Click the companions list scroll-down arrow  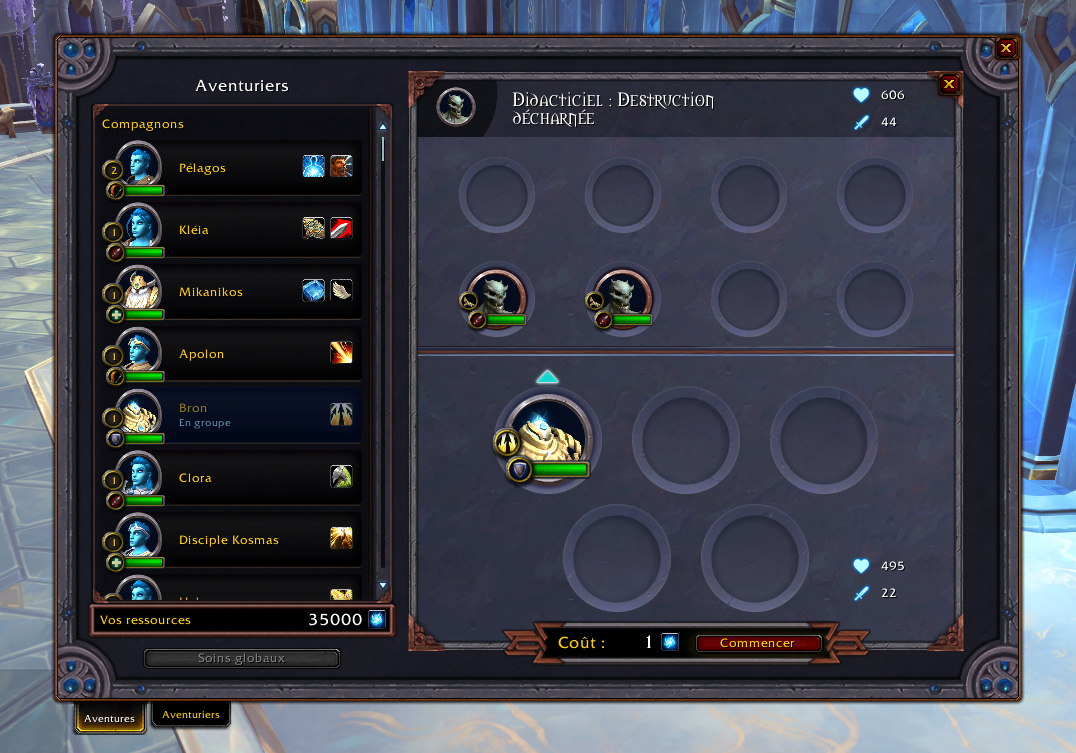pos(382,585)
